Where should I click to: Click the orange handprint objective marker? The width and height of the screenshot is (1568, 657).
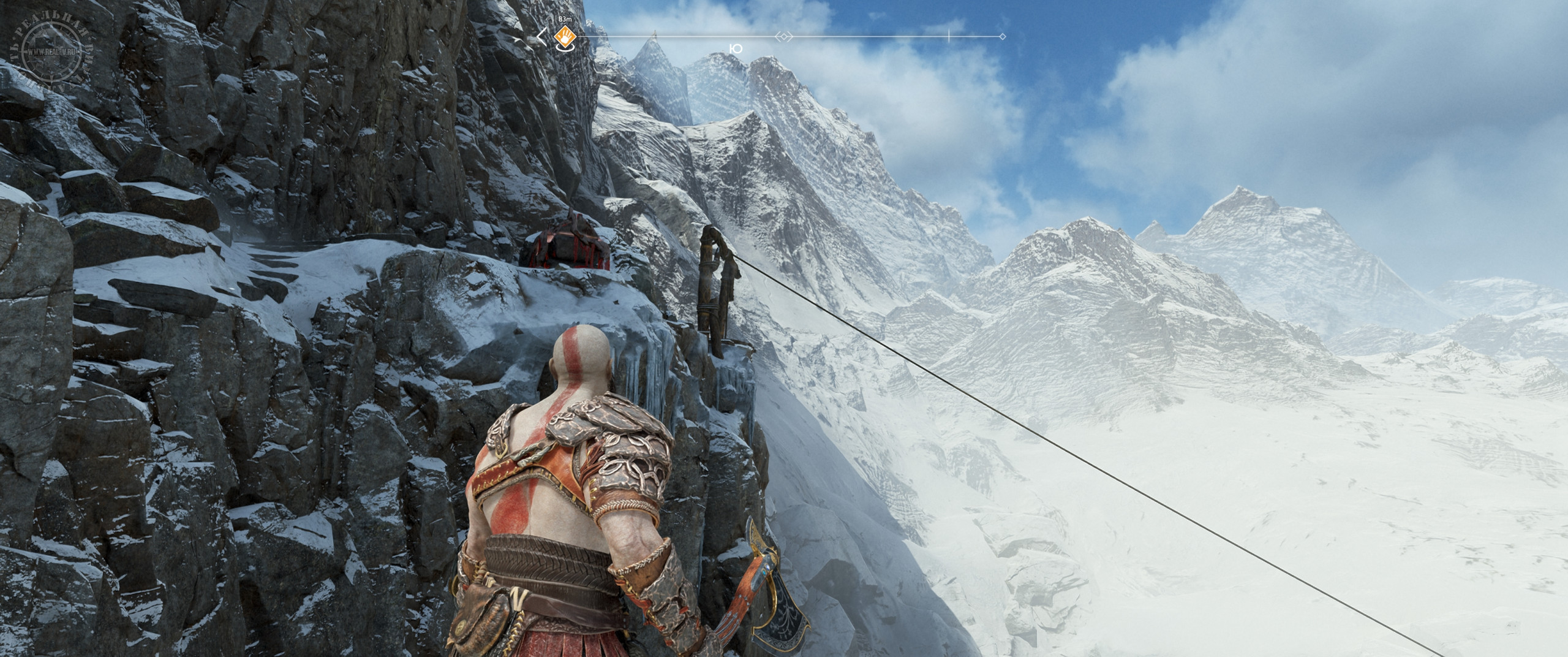pyautogui.click(x=564, y=37)
